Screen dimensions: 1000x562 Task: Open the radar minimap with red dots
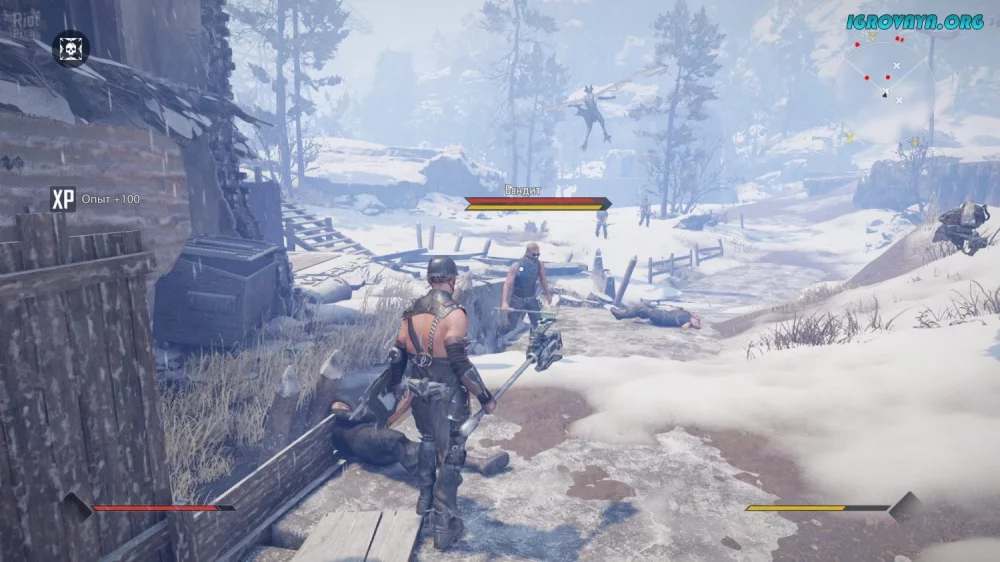point(885,68)
